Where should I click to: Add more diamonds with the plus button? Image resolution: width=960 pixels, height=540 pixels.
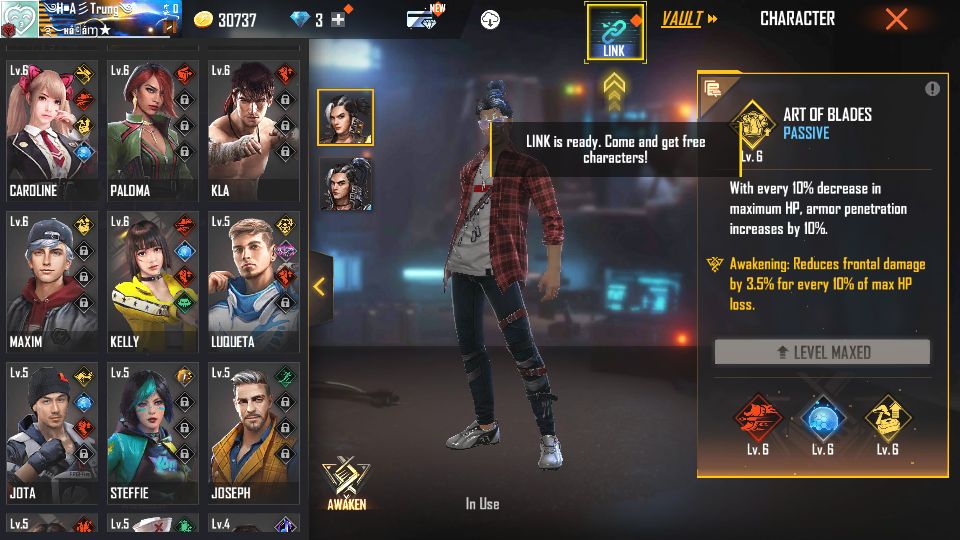click(338, 20)
